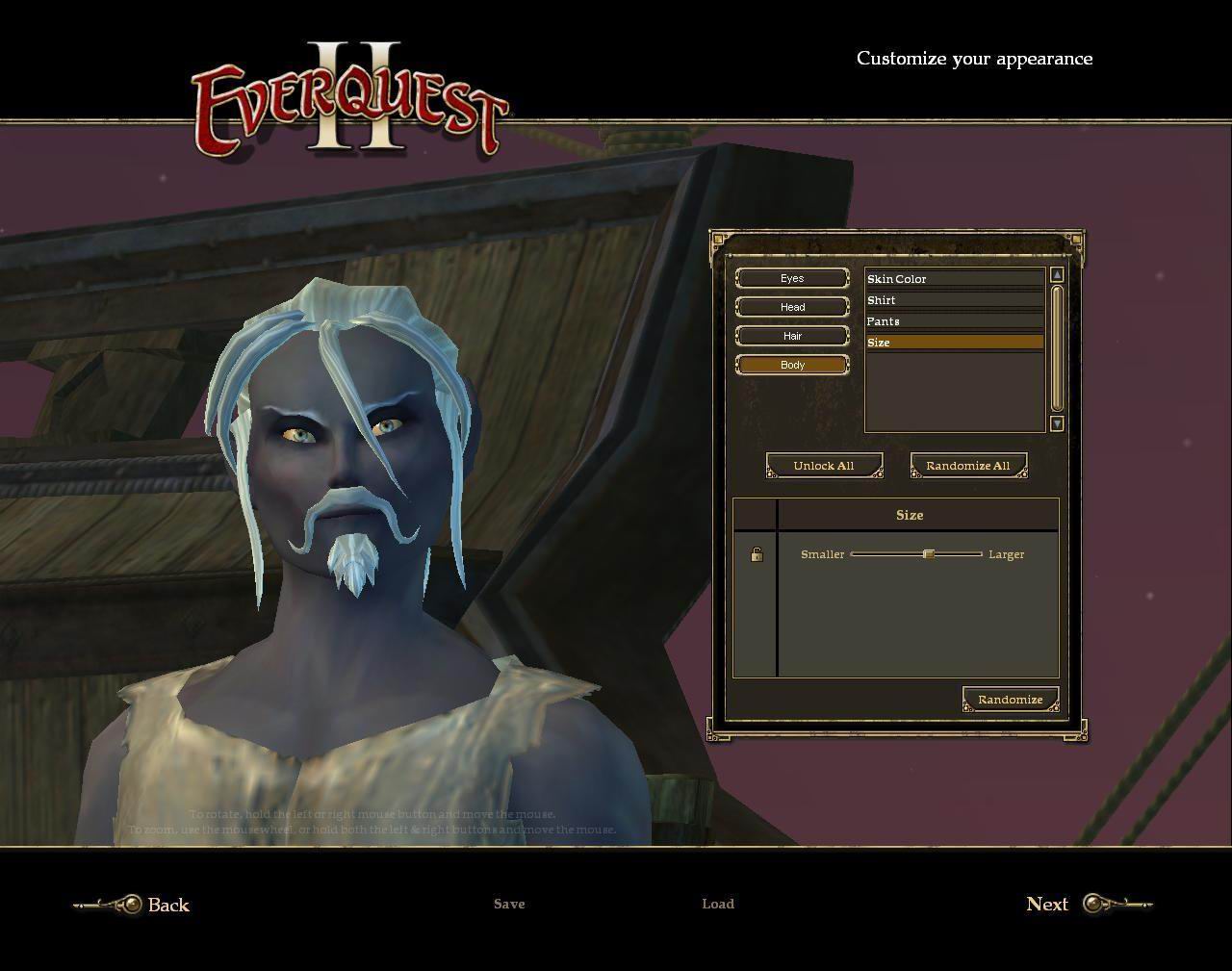Click the list's scroll up arrow

[x=1057, y=275]
